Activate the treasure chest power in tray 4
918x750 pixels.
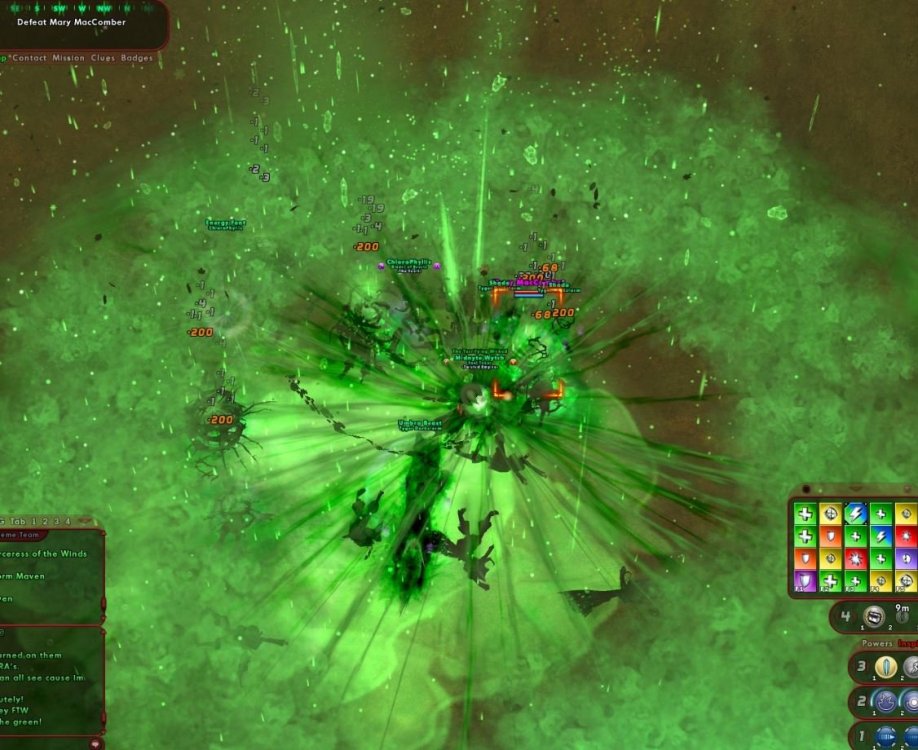874,617
